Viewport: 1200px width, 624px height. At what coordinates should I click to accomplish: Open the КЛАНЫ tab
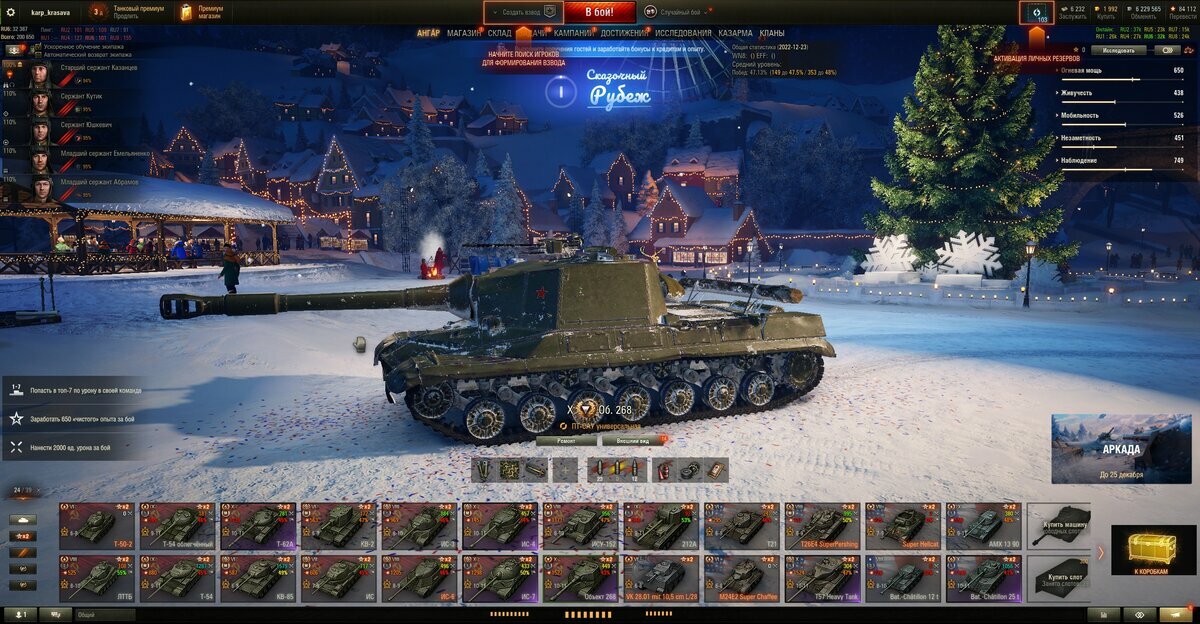coord(772,33)
